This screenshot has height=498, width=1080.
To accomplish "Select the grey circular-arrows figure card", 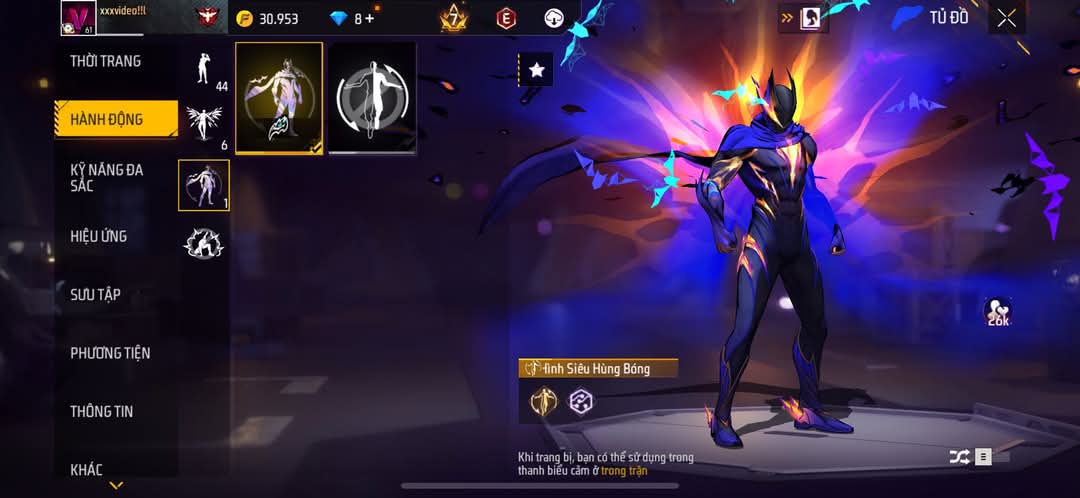I will [x=372, y=98].
